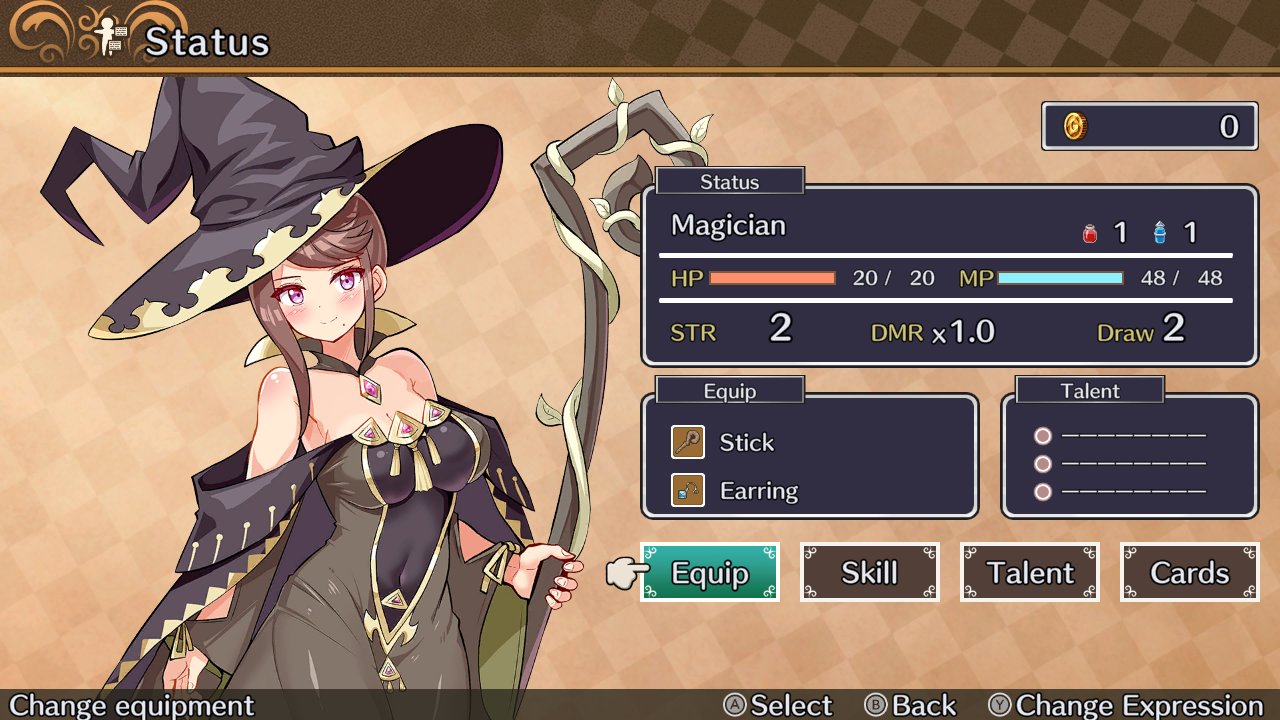The width and height of the screenshot is (1280, 720).
Task: Select the Skill button
Action: (x=869, y=572)
